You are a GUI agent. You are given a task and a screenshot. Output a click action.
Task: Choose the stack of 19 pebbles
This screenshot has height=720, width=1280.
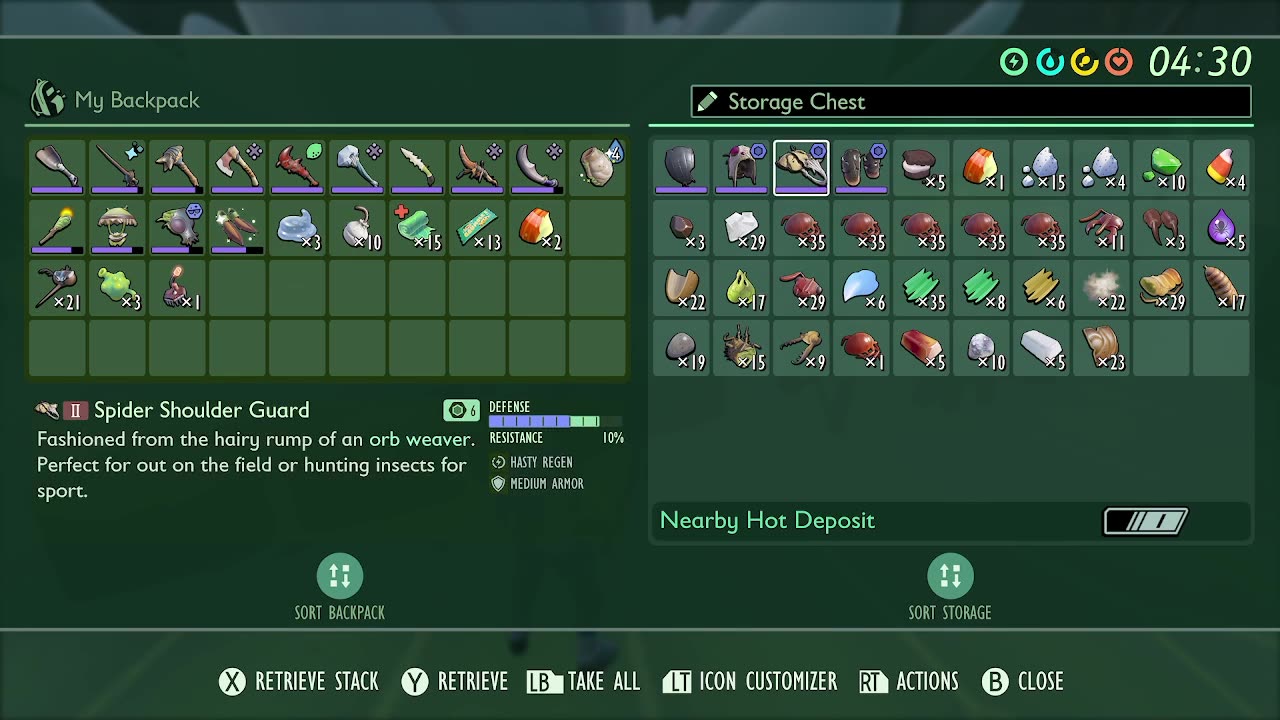coord(681,348)
